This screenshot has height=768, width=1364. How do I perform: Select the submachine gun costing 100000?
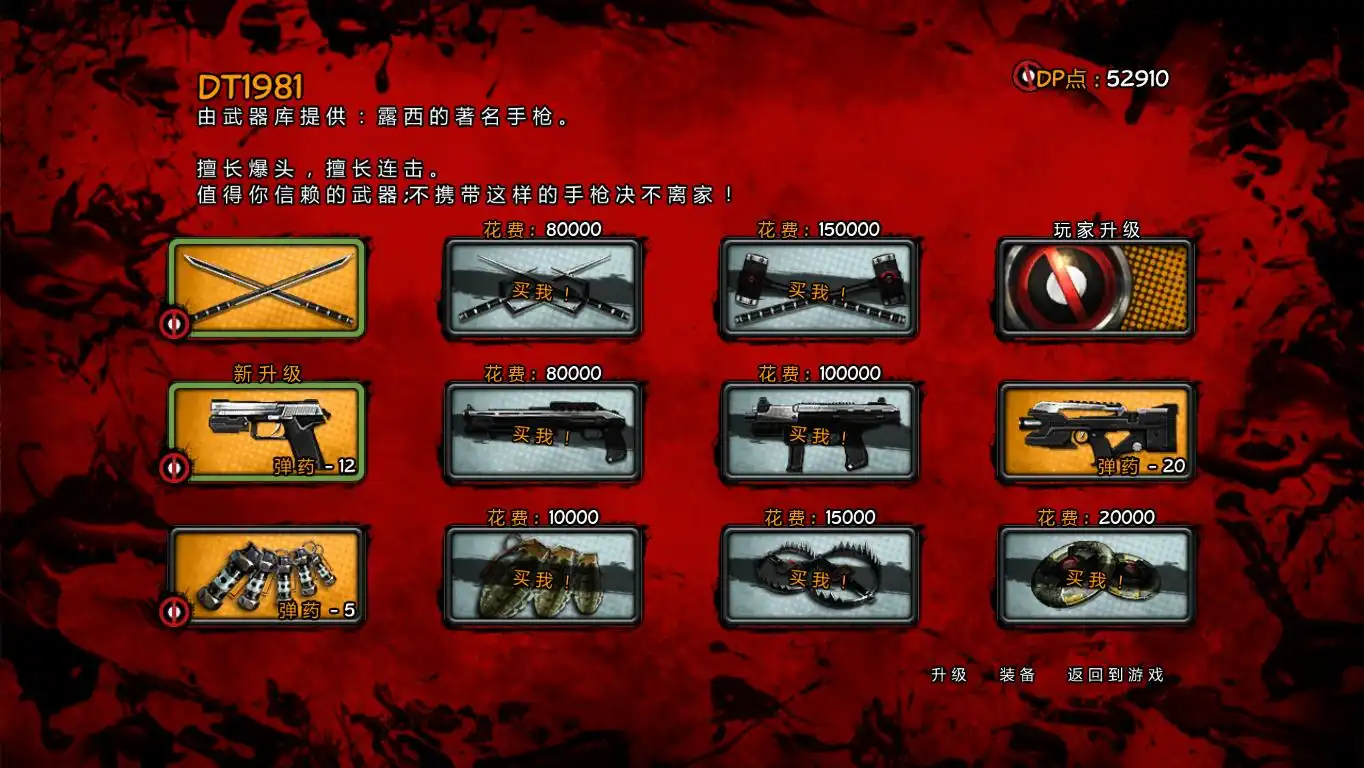coord(818,432)
